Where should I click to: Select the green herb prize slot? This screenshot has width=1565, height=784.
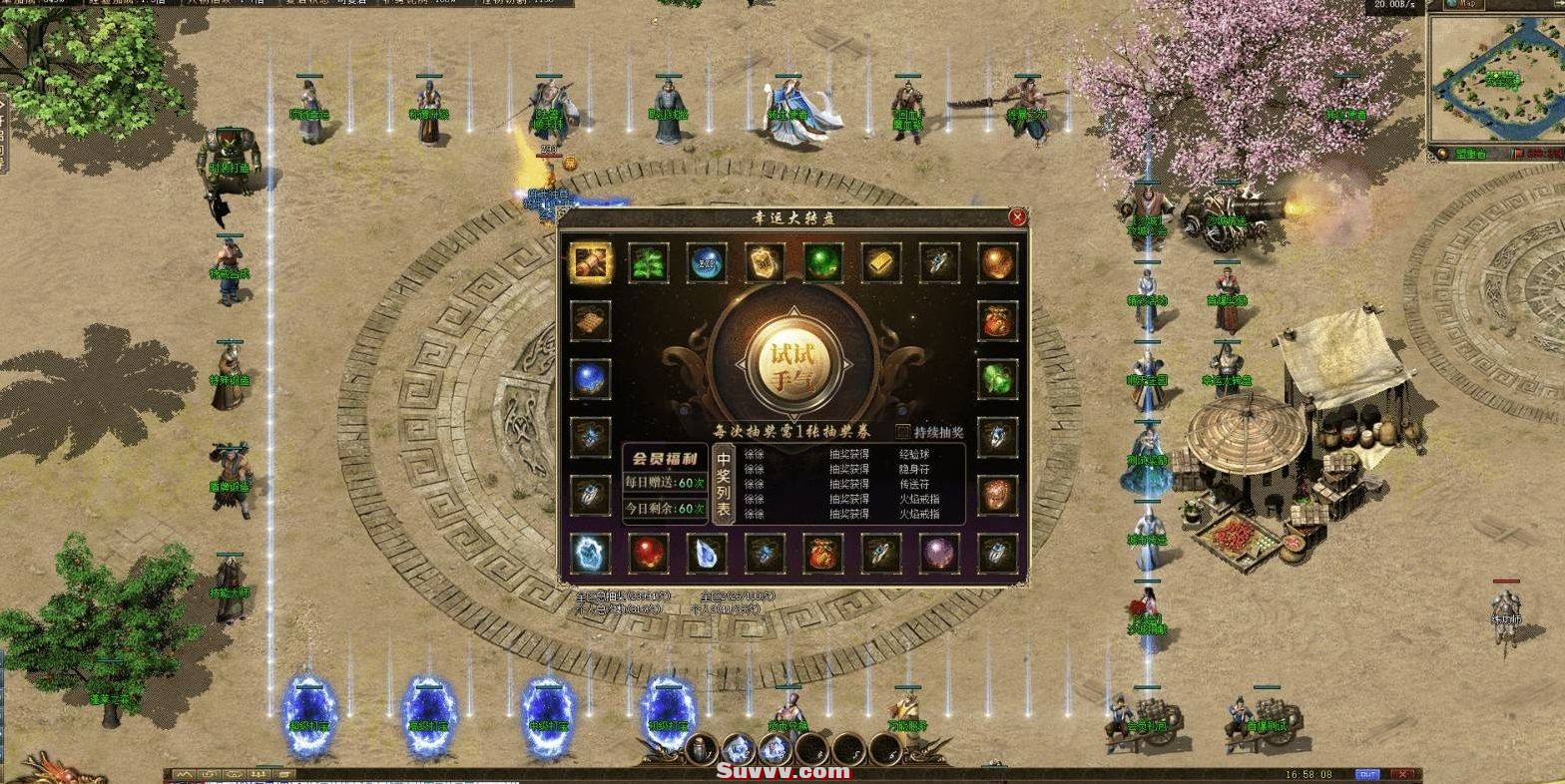[x=649, y=262]
